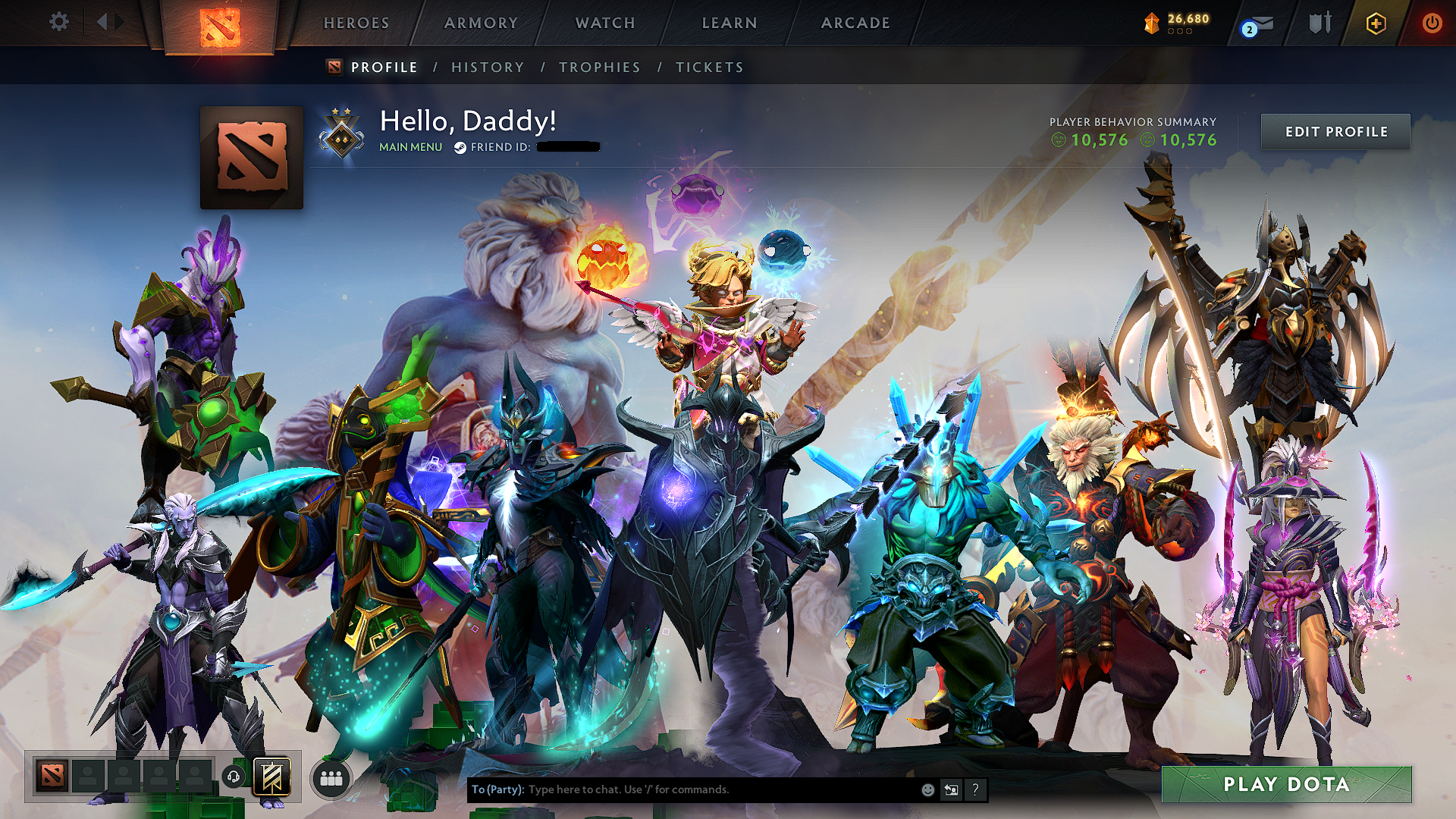Screen dimensions: 1456x819
Task: Navigate back with the left arrow
Action: coord(102,22)
